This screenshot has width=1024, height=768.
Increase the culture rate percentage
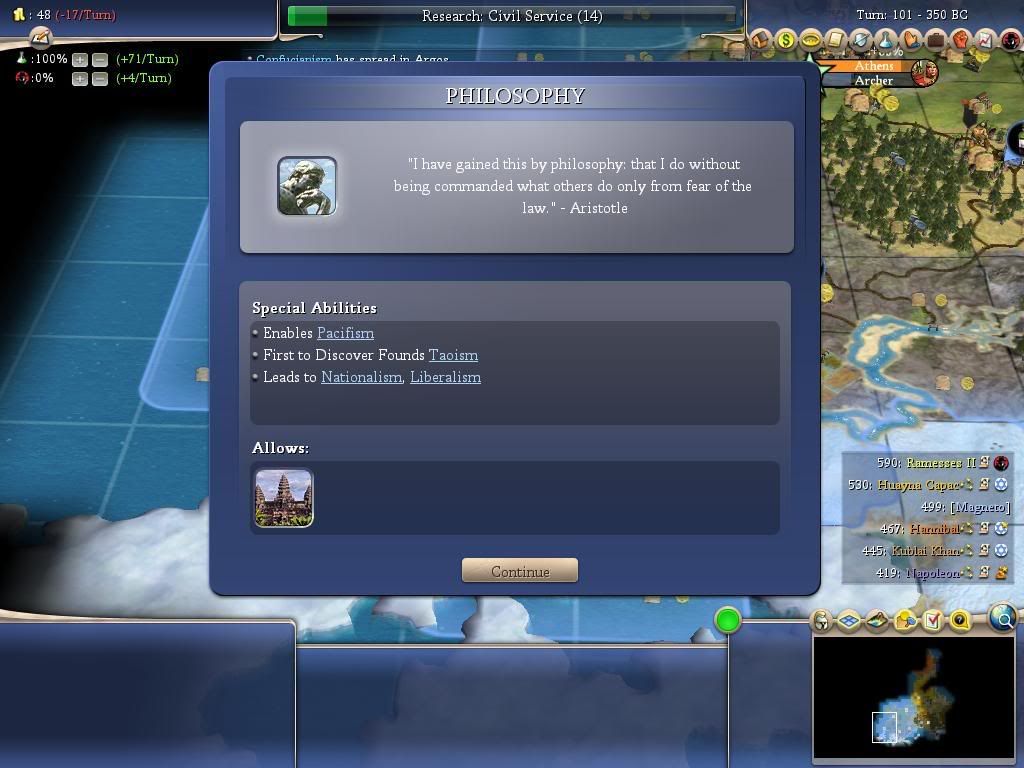[x=79, y=78]
